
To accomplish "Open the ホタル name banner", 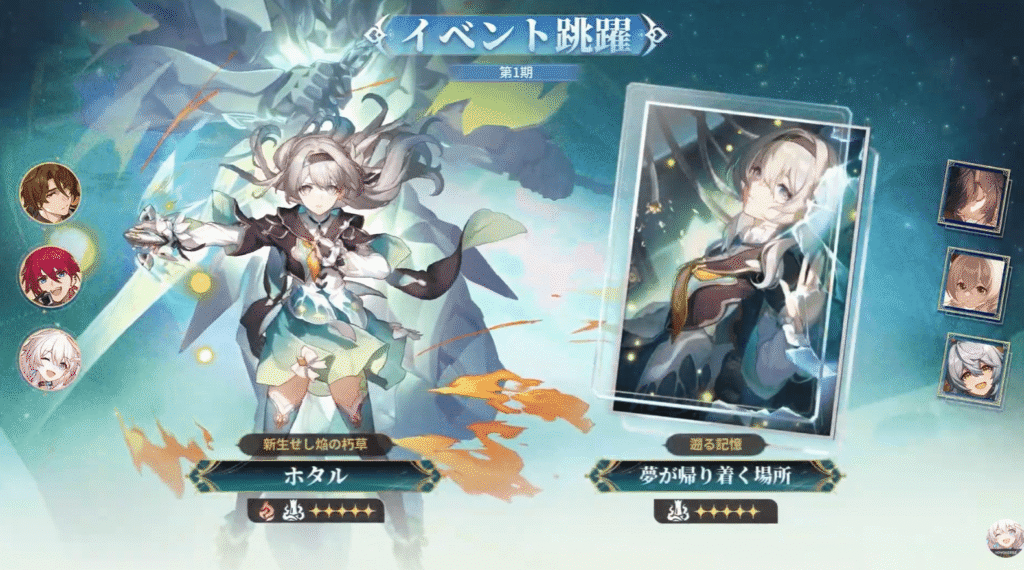I will (314, 476).
